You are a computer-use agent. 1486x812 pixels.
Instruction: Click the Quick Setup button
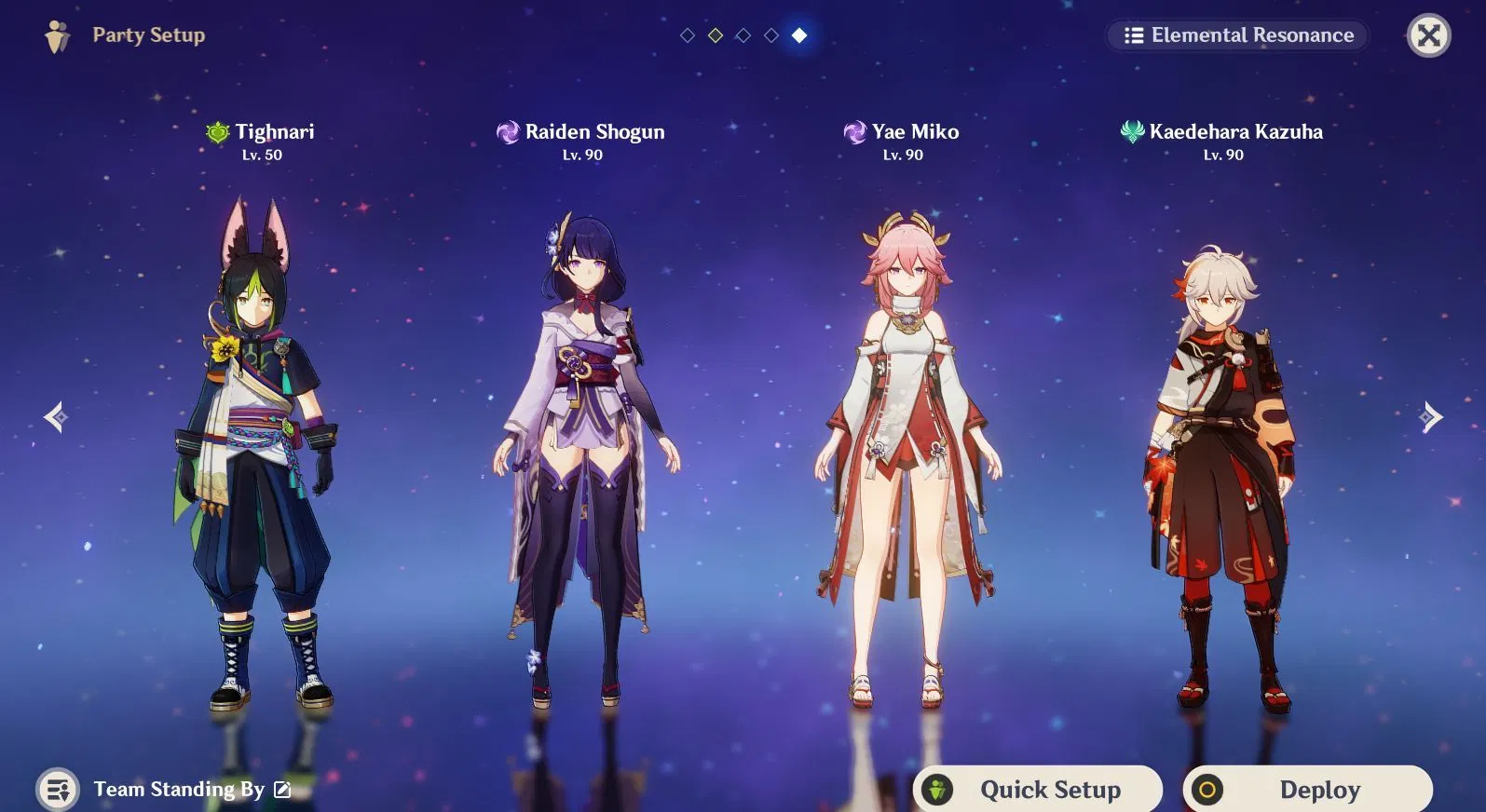1037,790
